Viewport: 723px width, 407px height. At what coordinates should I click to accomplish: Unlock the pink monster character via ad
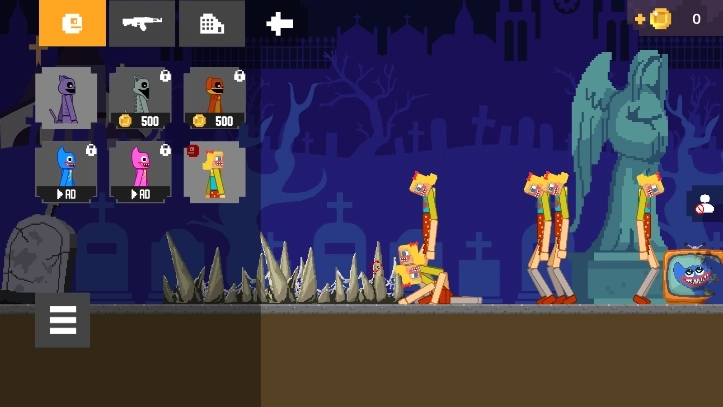click(x=140, y=171)
